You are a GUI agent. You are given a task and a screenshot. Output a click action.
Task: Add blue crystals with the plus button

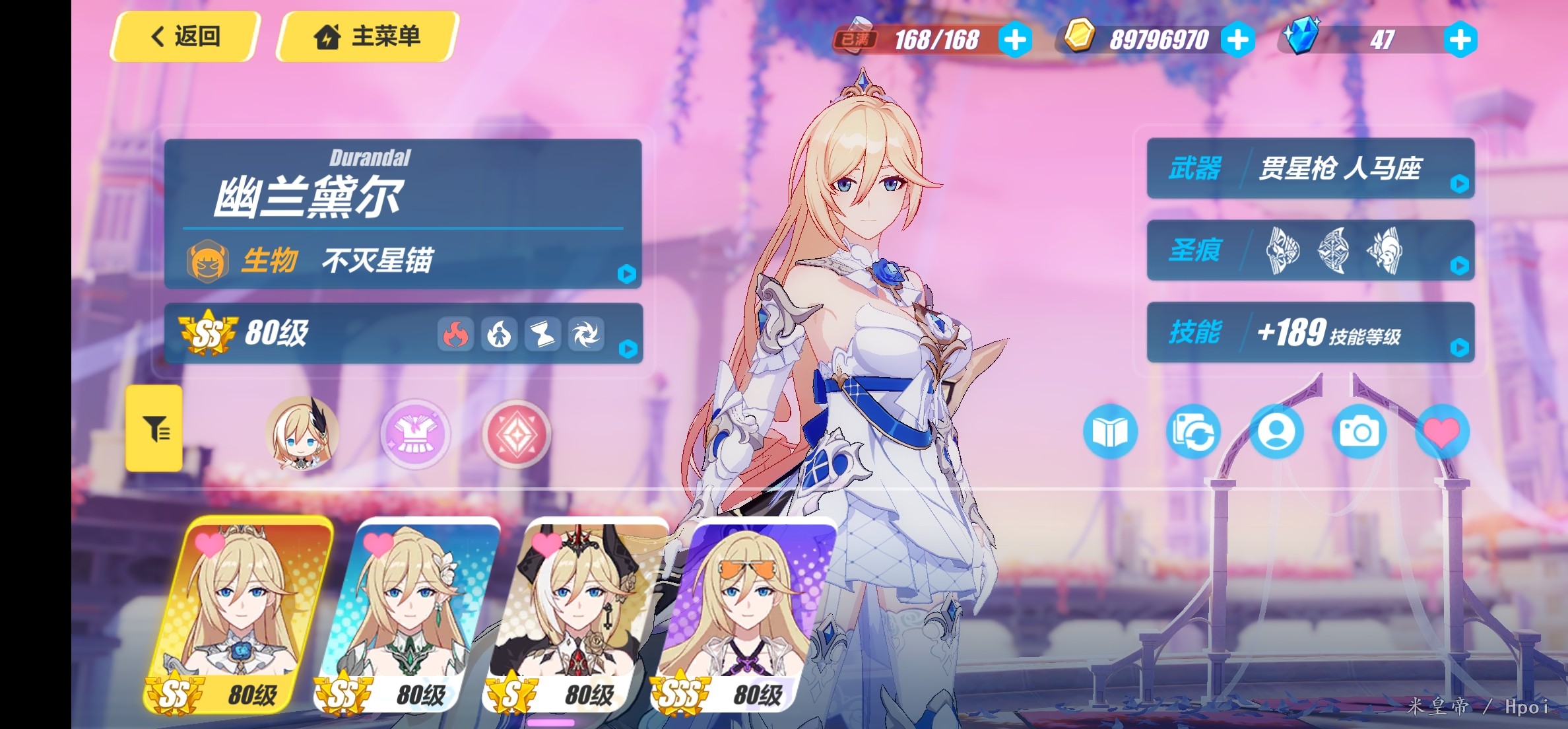click(x=1460, y=40)
